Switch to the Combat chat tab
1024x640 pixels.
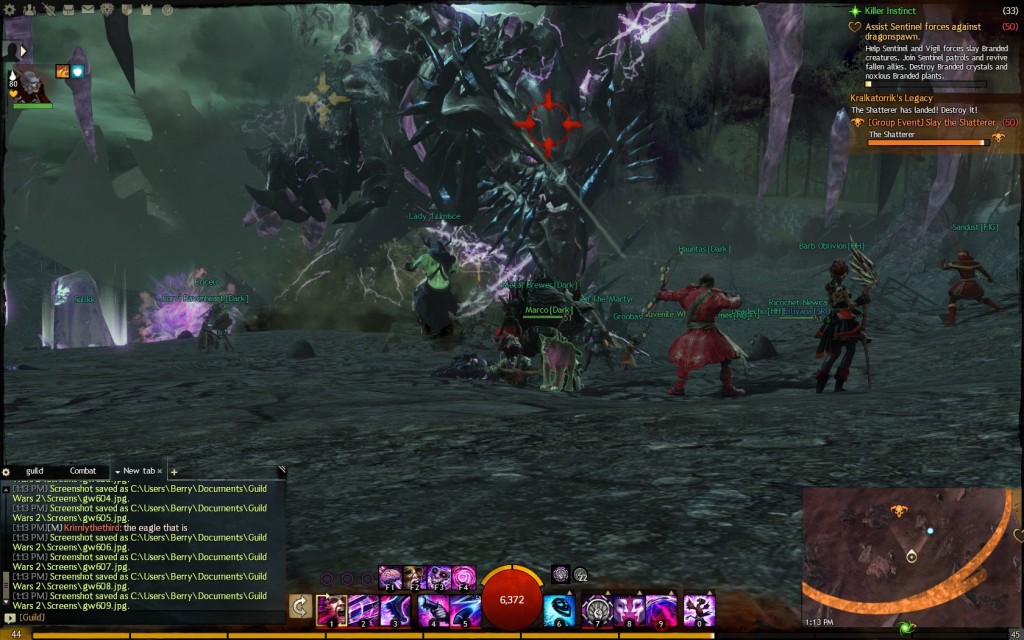point(83,470)
